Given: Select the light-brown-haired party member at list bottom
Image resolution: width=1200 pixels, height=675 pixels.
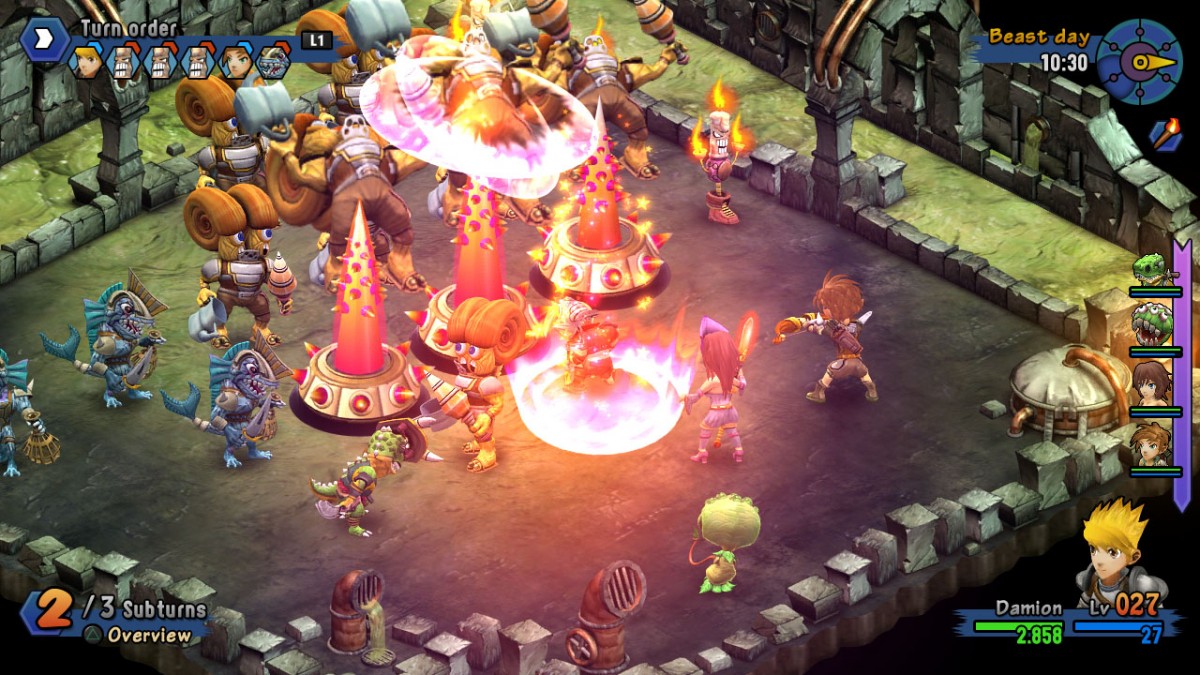Looking at the screenshot, I should (x=1153, y=444).
